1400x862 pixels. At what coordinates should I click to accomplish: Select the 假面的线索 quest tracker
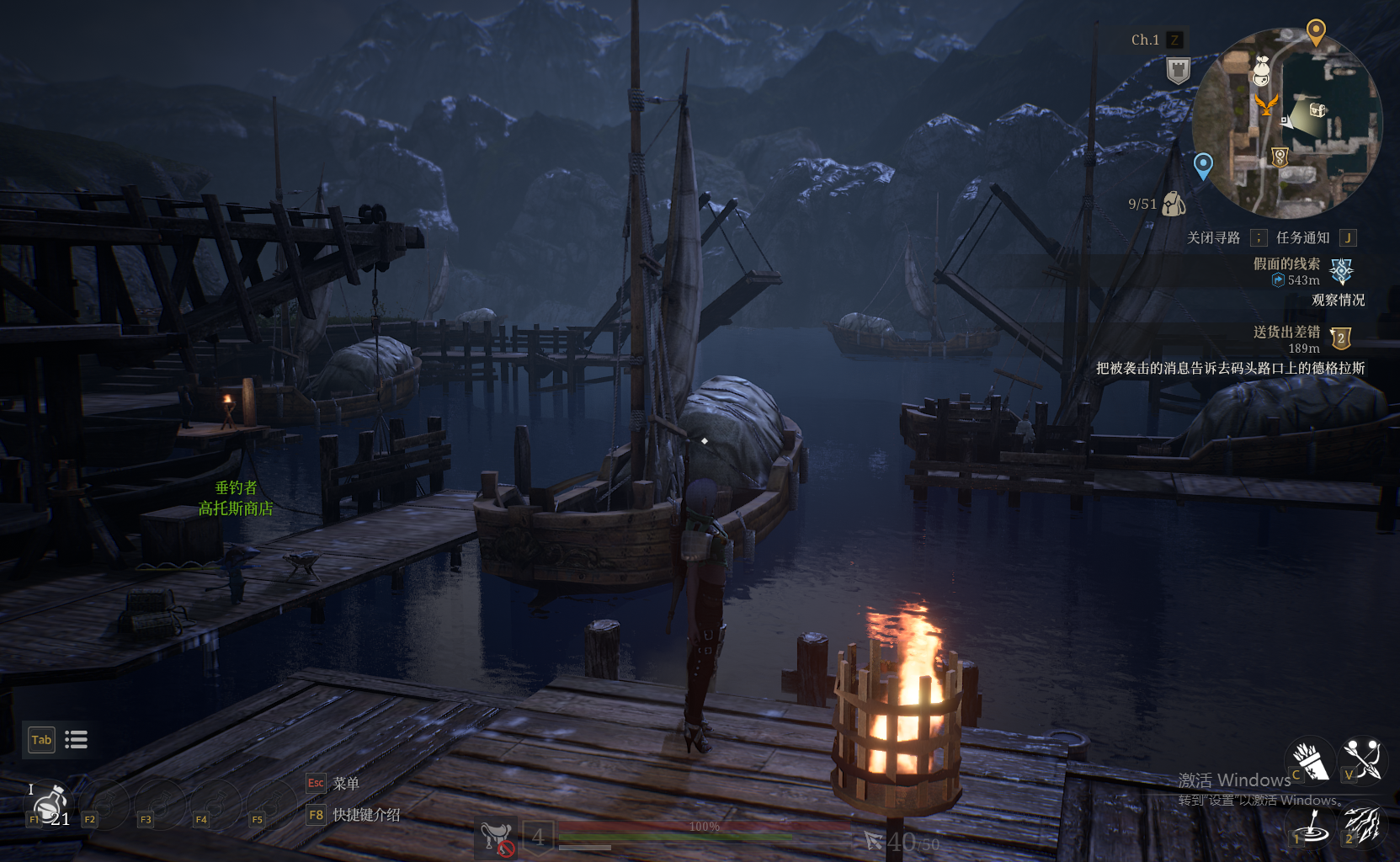1286,264
